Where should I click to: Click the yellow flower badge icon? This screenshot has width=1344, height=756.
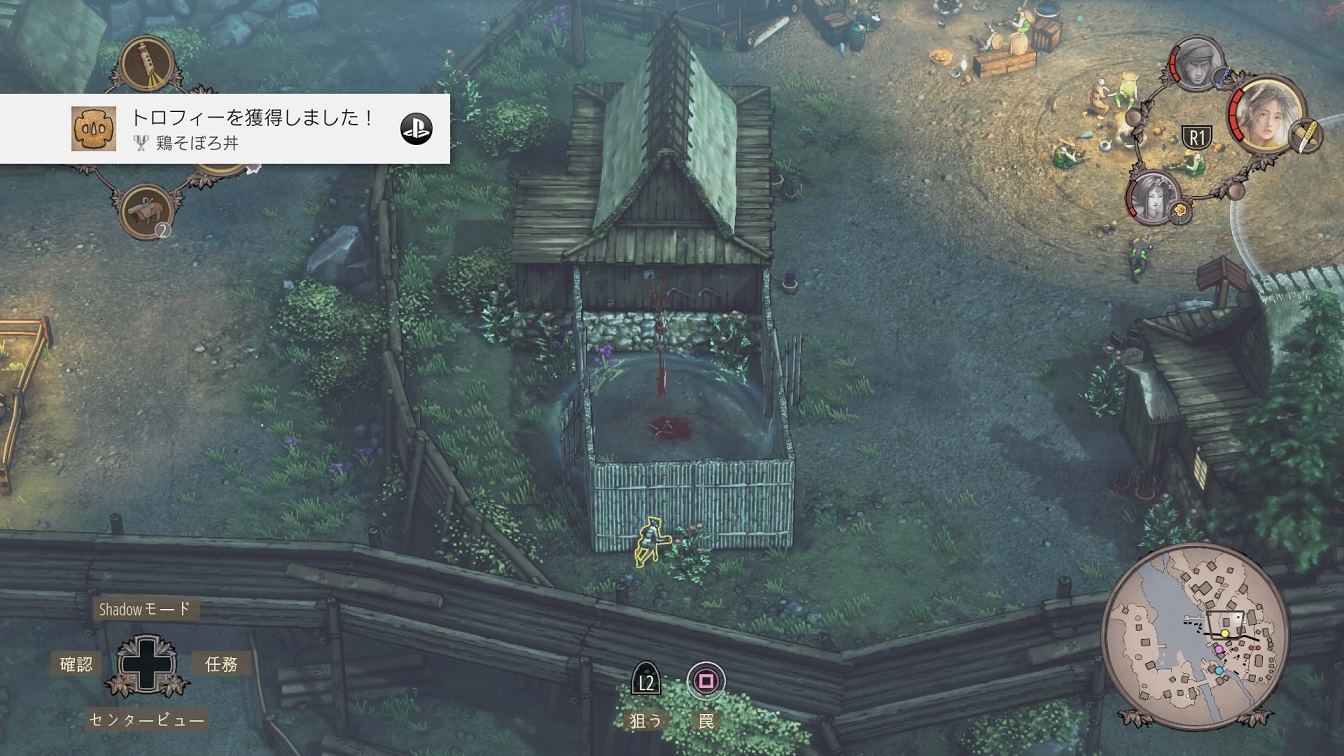1181,211
